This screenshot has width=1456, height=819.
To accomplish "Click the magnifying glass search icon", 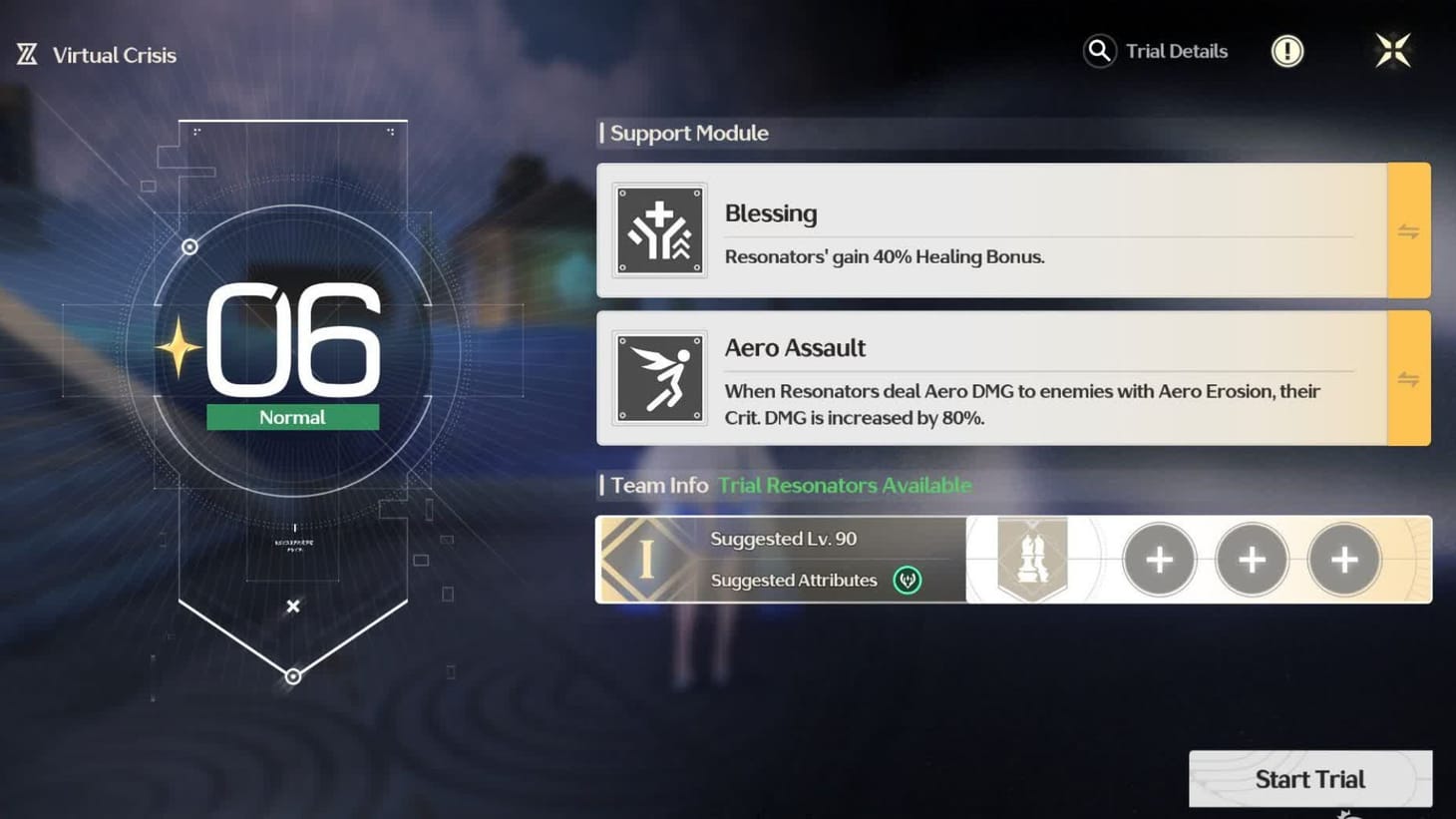I will tap(1099, 51).
